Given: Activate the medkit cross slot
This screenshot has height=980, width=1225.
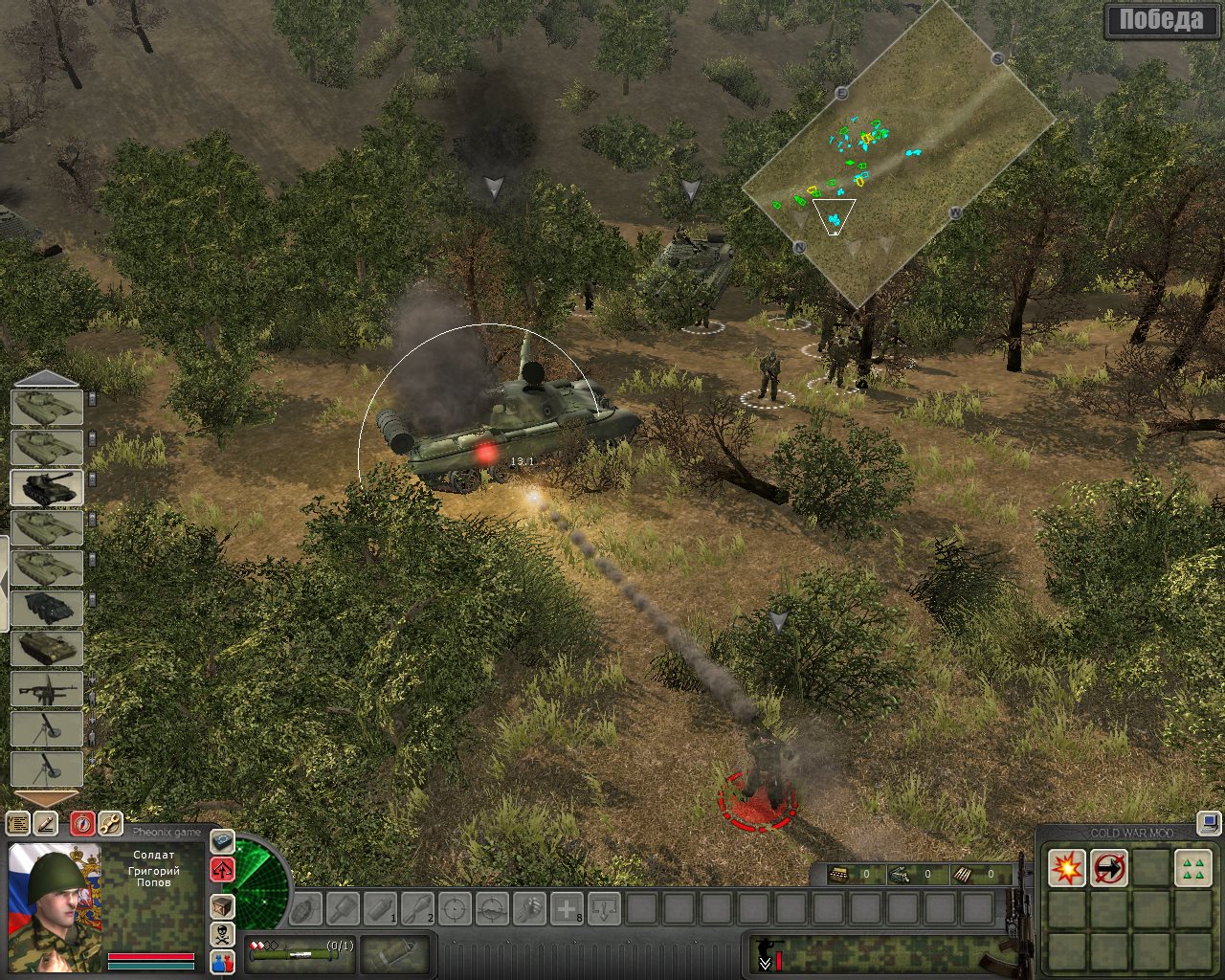Looking at the screenshot, I should (567, 908).
